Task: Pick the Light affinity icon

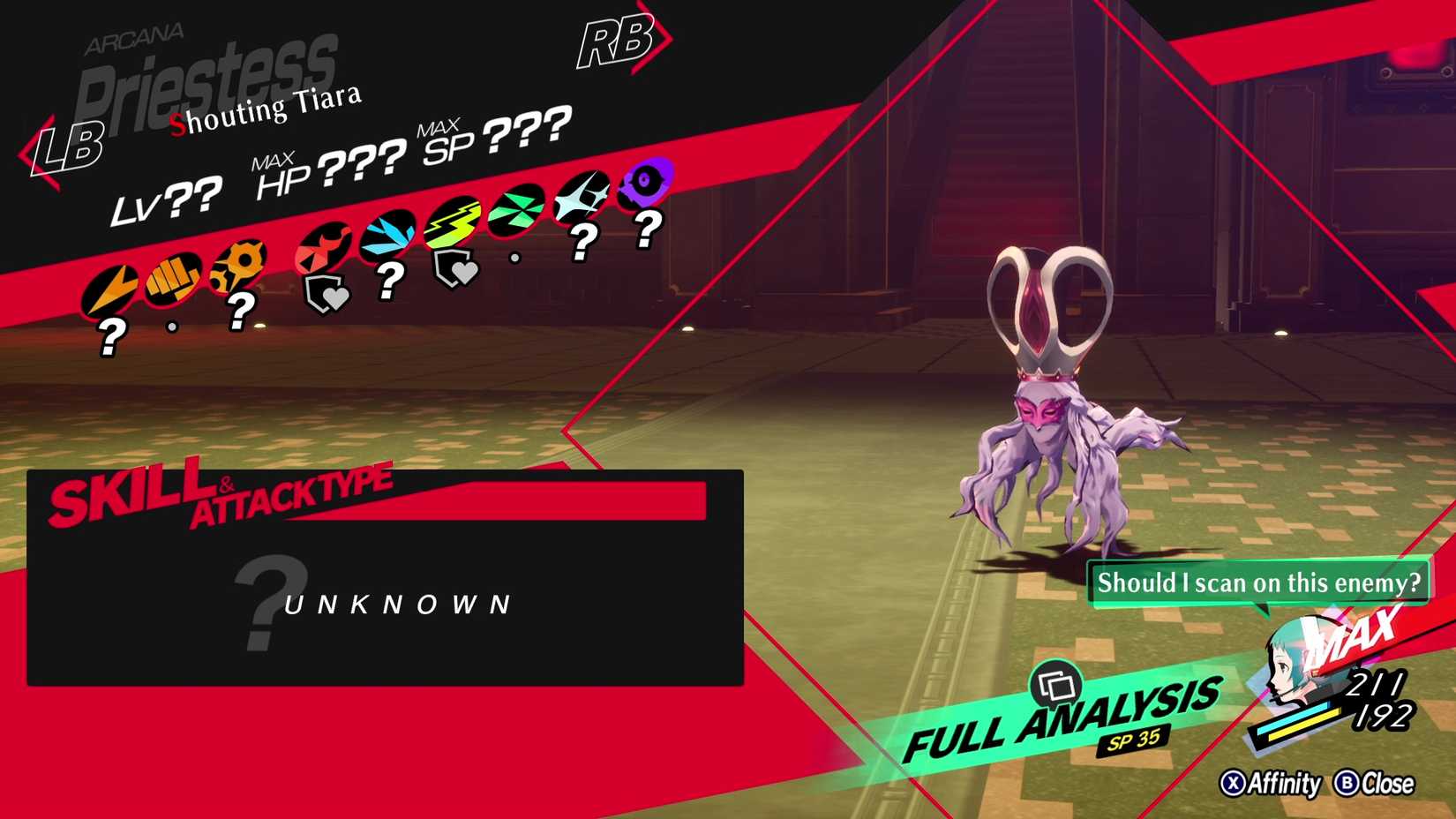Action: point(582,196)
